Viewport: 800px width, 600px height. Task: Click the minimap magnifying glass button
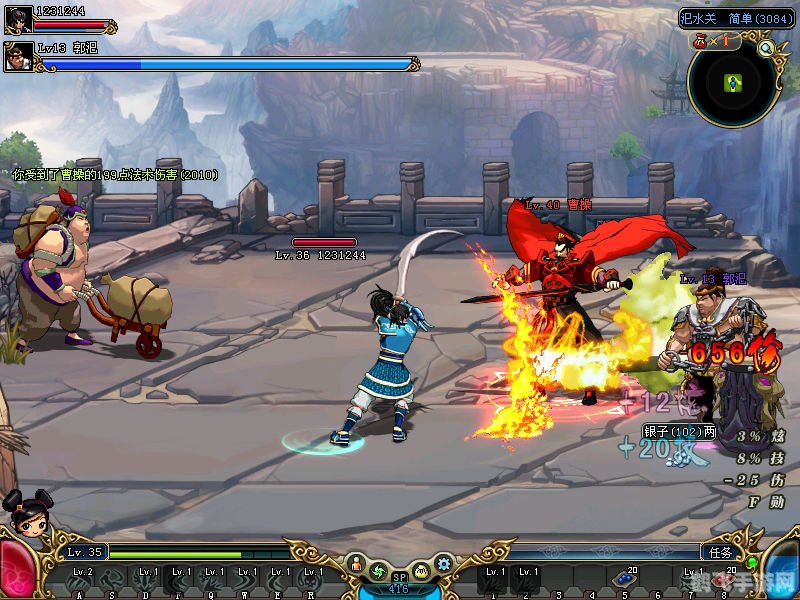[x=766, y=47]
